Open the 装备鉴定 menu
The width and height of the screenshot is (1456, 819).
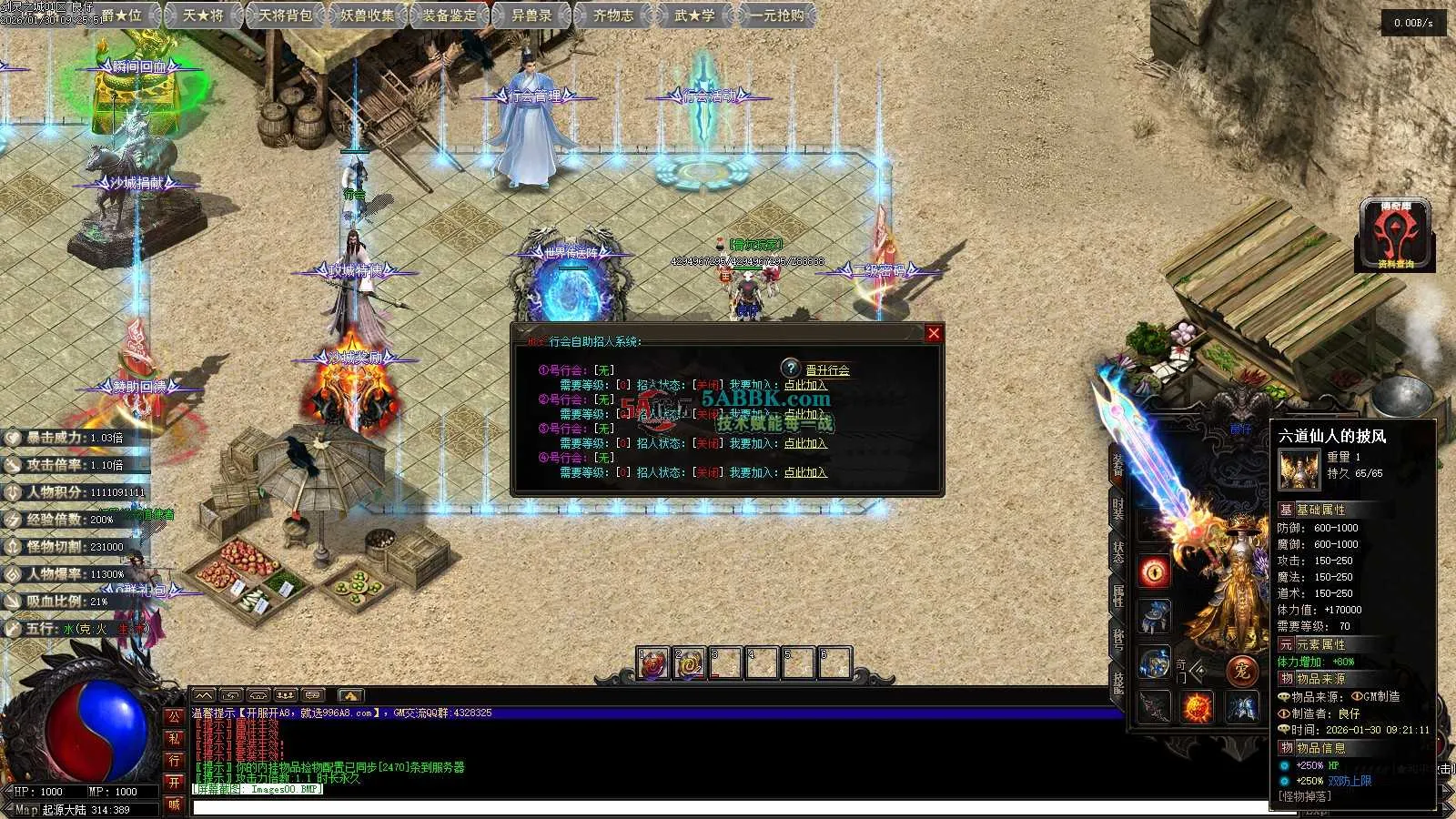point(450,15)
